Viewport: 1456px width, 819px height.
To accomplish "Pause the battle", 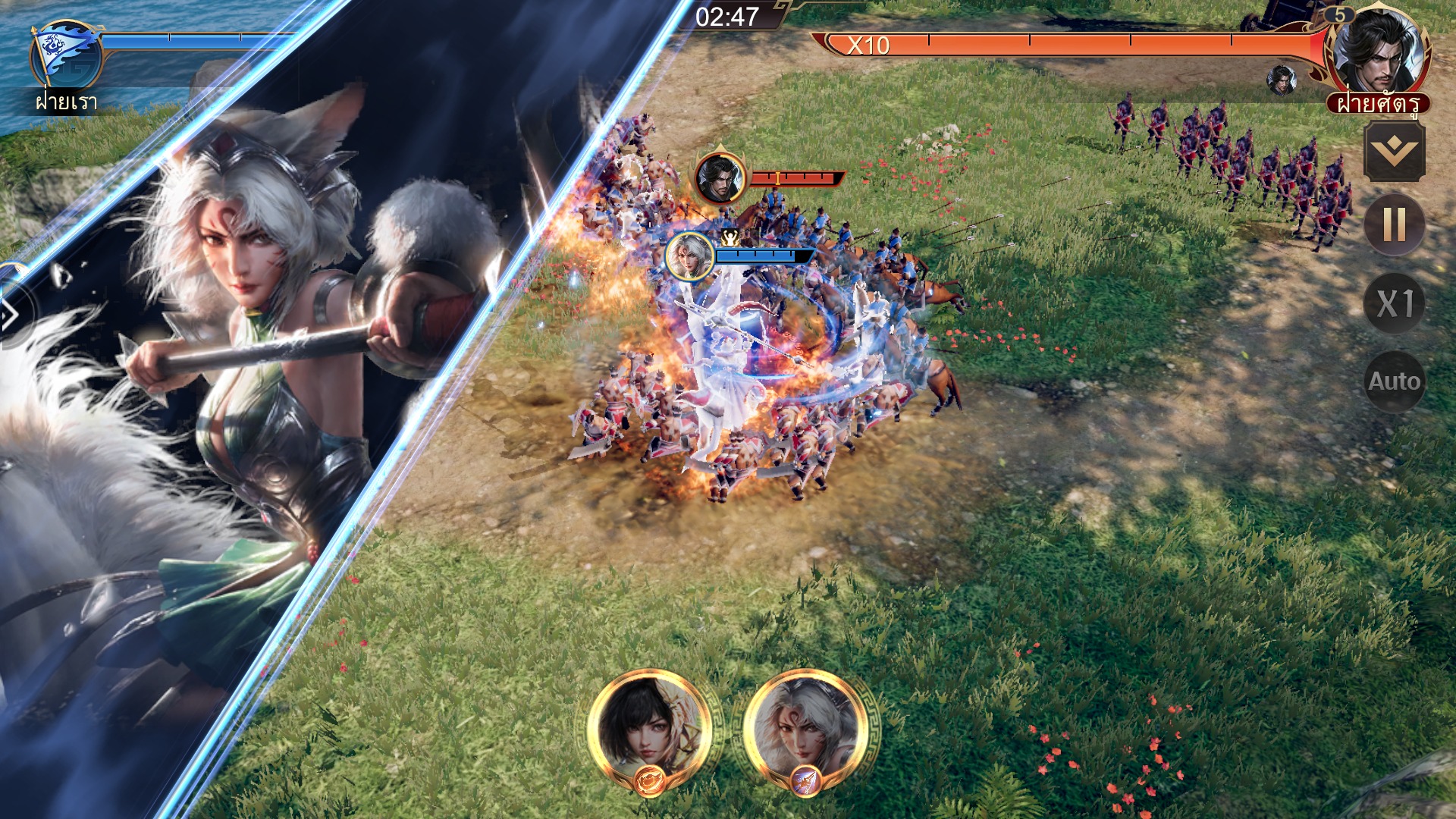I will [x=1398, y=224].
